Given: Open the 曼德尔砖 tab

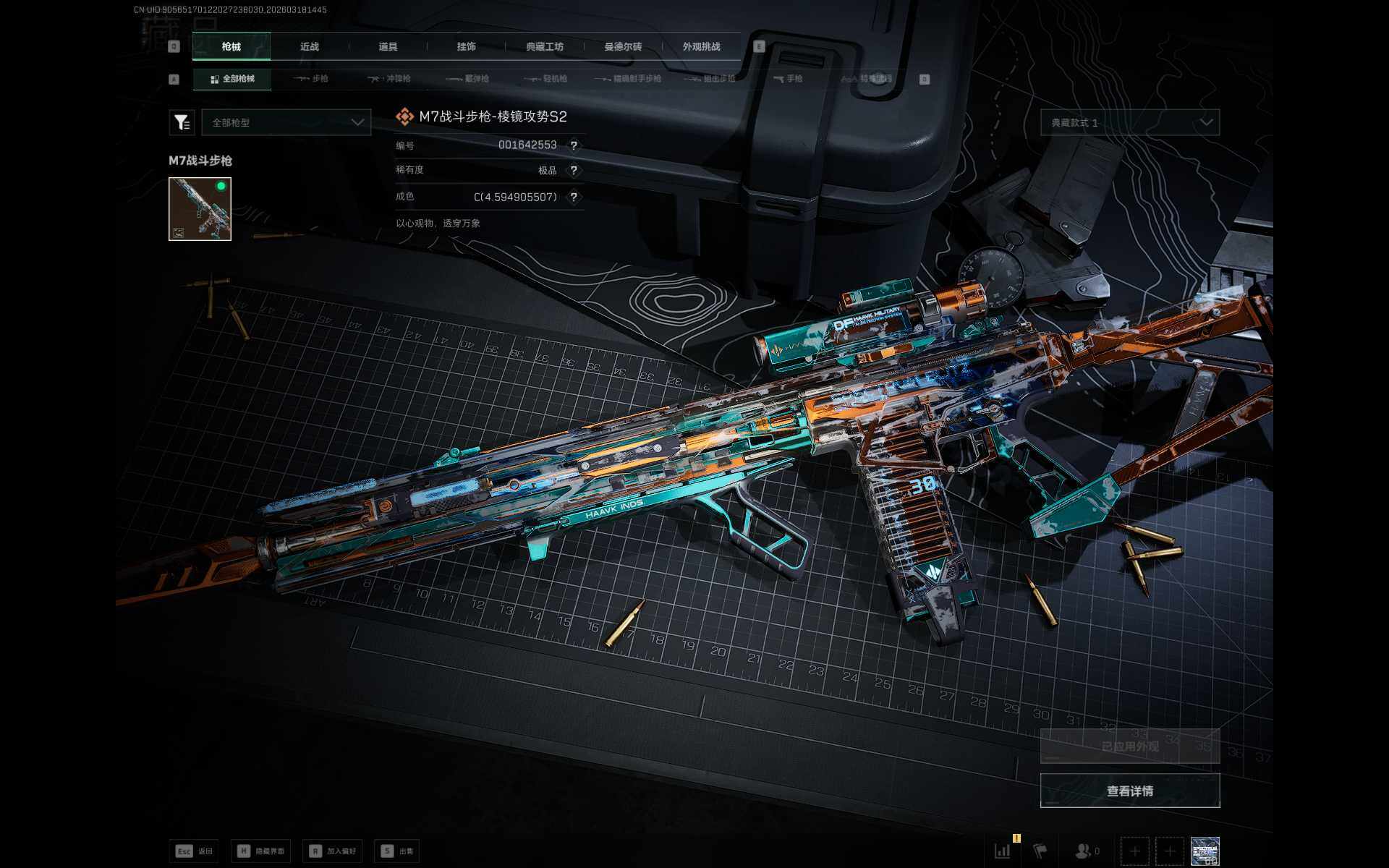Looking at the screenshot, I should click(623, 46).
